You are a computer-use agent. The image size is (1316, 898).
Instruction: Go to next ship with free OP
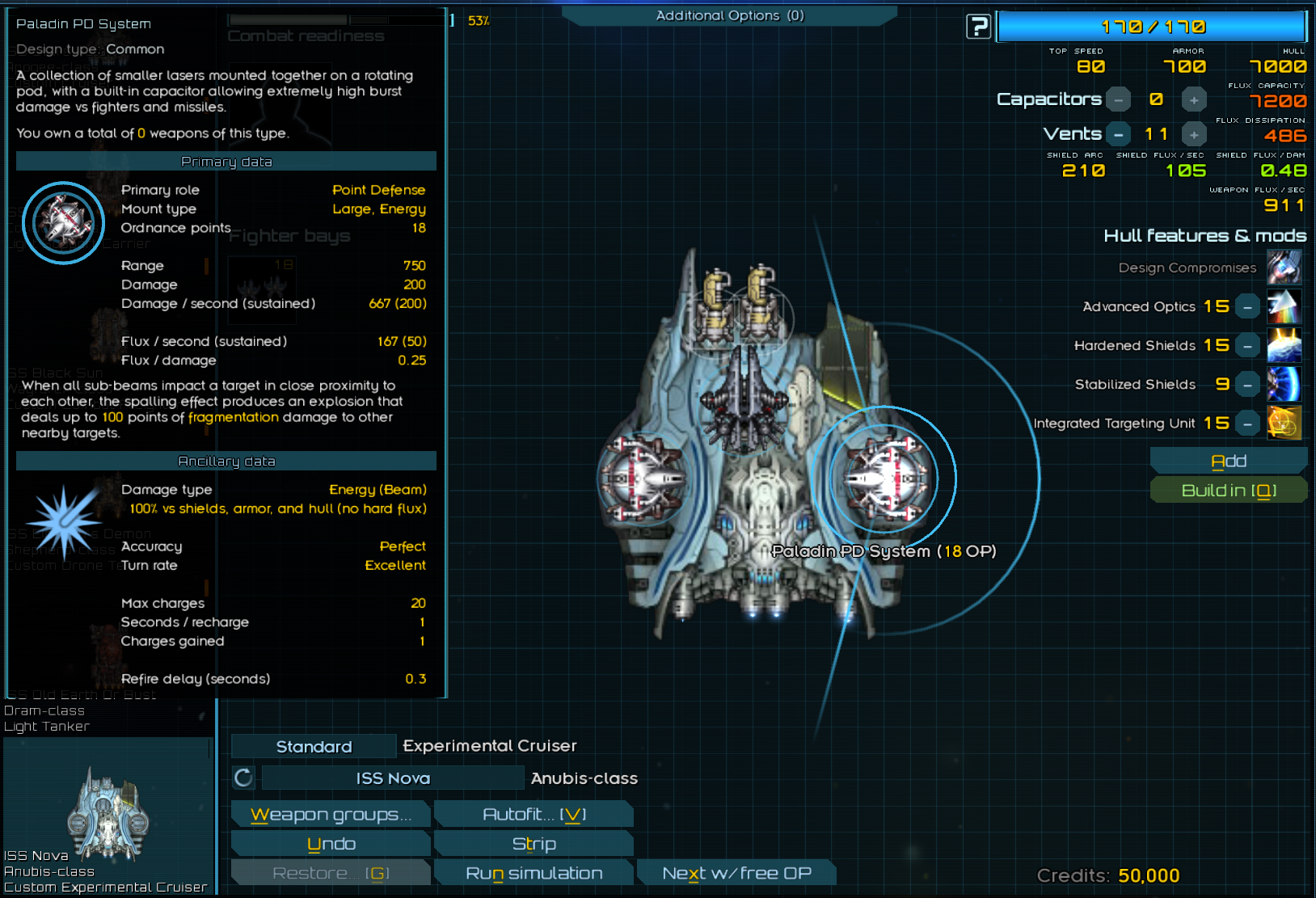(x=736, y=873)
